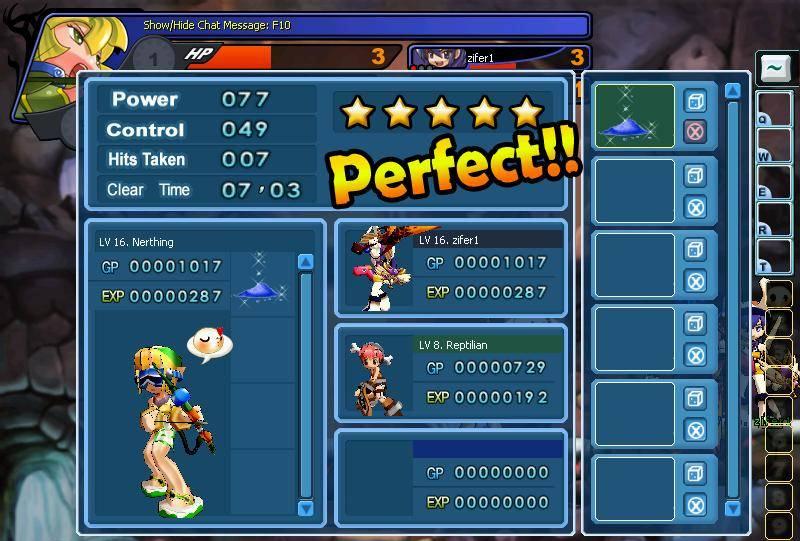800x541 pixels.
Task: Choose the E hotkey slot
Action: 773,183
